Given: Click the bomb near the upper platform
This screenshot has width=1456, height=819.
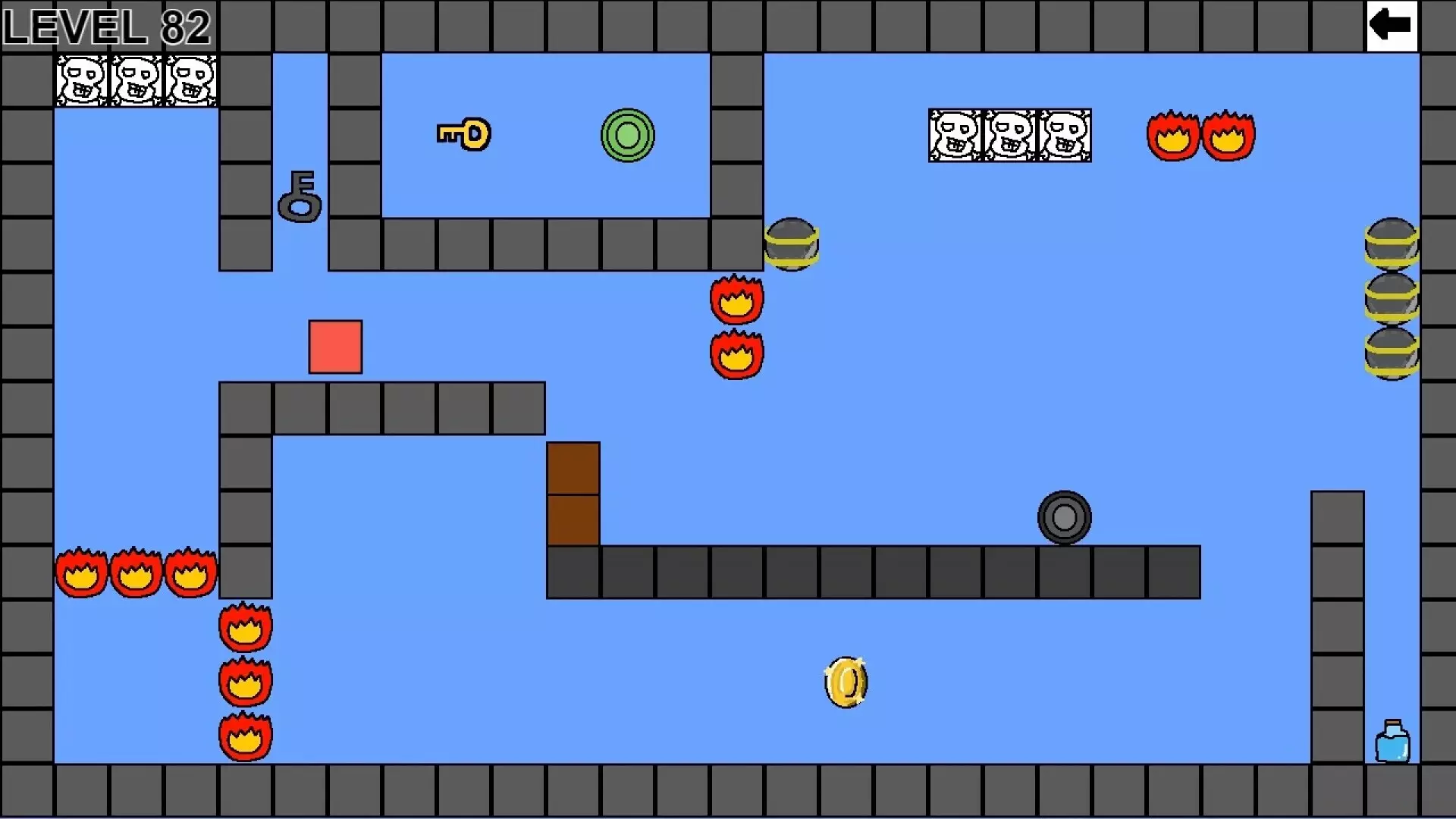Looking at the screenshot, I should [x=792, y=243].
